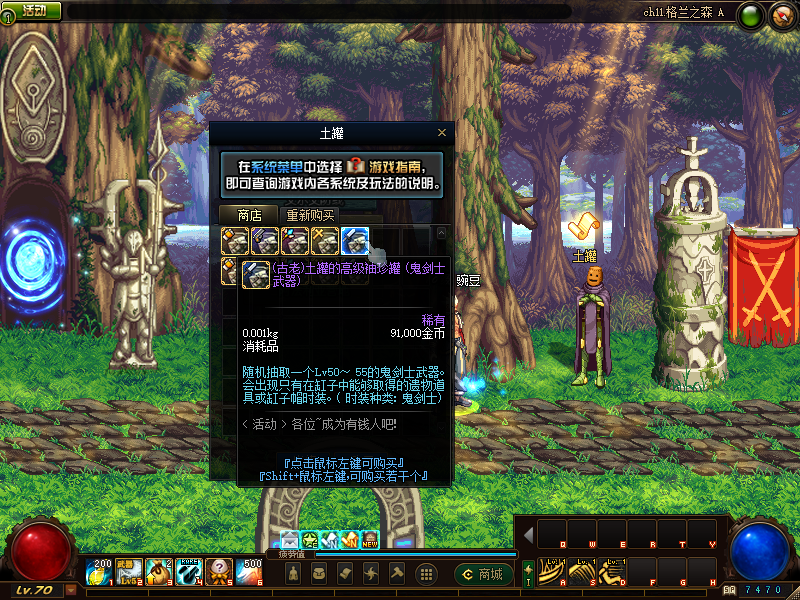Viewport: 800px width, 600px height.
Task: Click the green orb channel button
Action: coord(752,15)
